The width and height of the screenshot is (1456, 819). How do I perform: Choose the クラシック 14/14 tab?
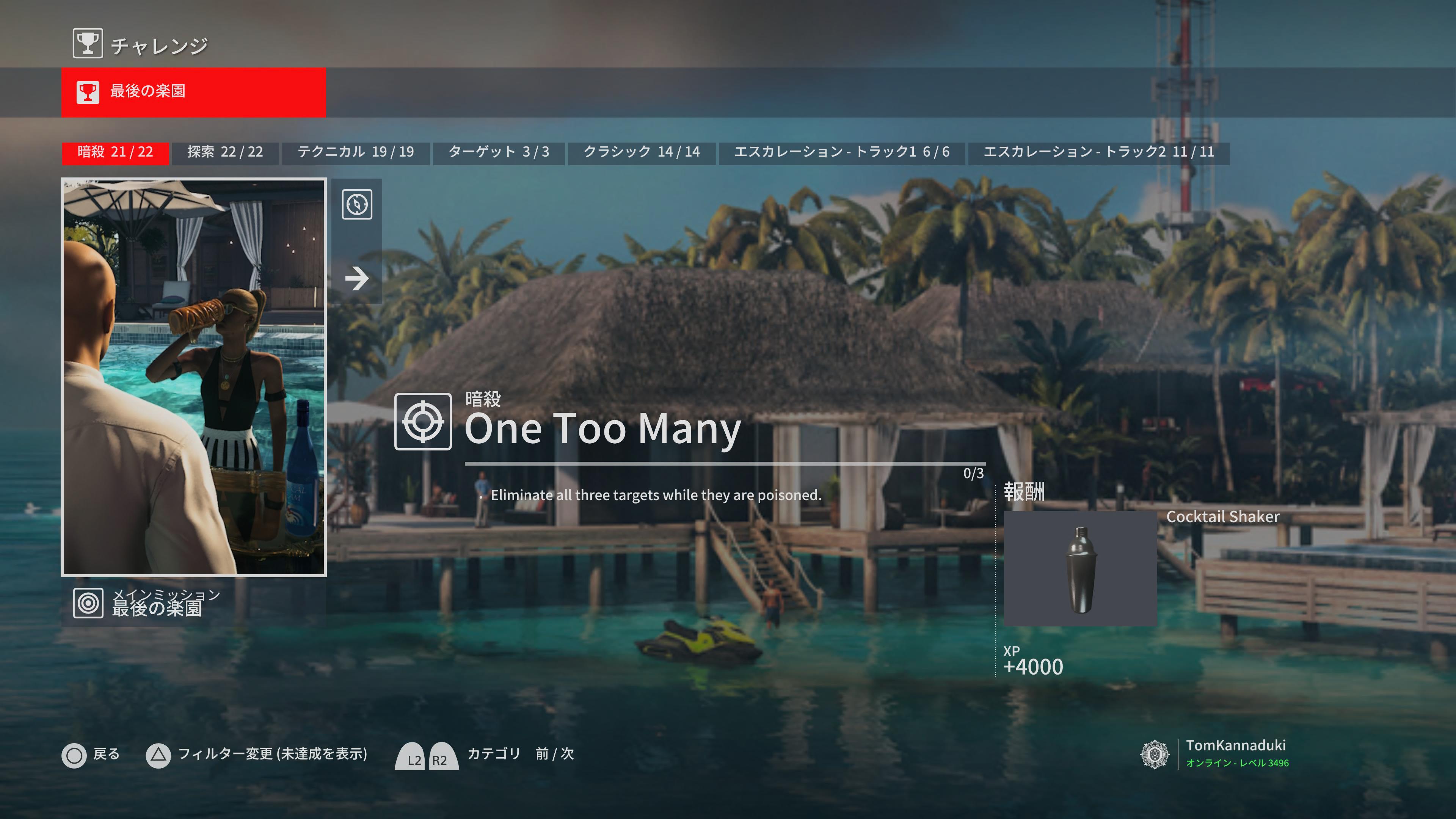642,152
